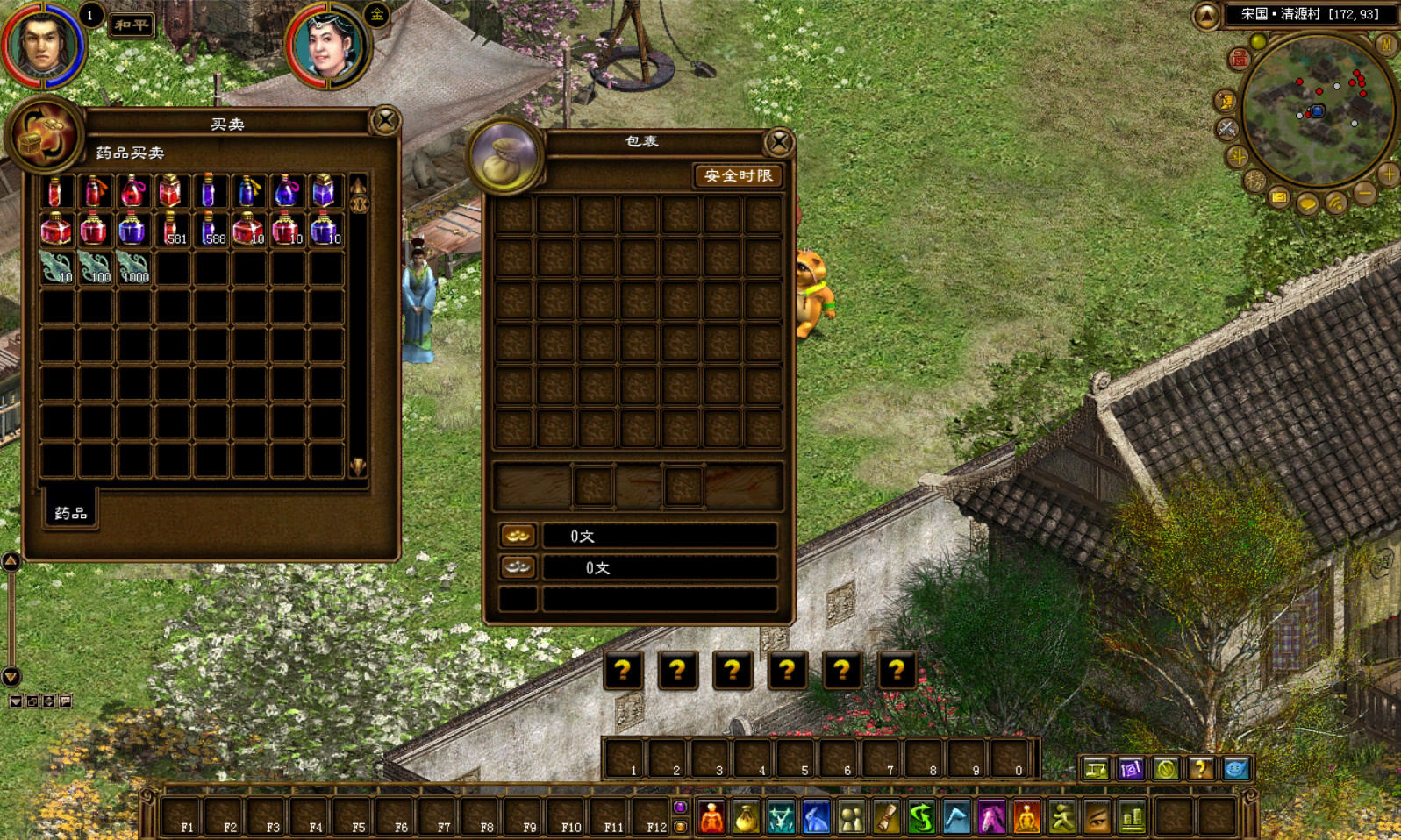1401x840 pixels.
Task: Choose the purple potion stack of 588
Action: pyautogui.click(x=211, y=230)
